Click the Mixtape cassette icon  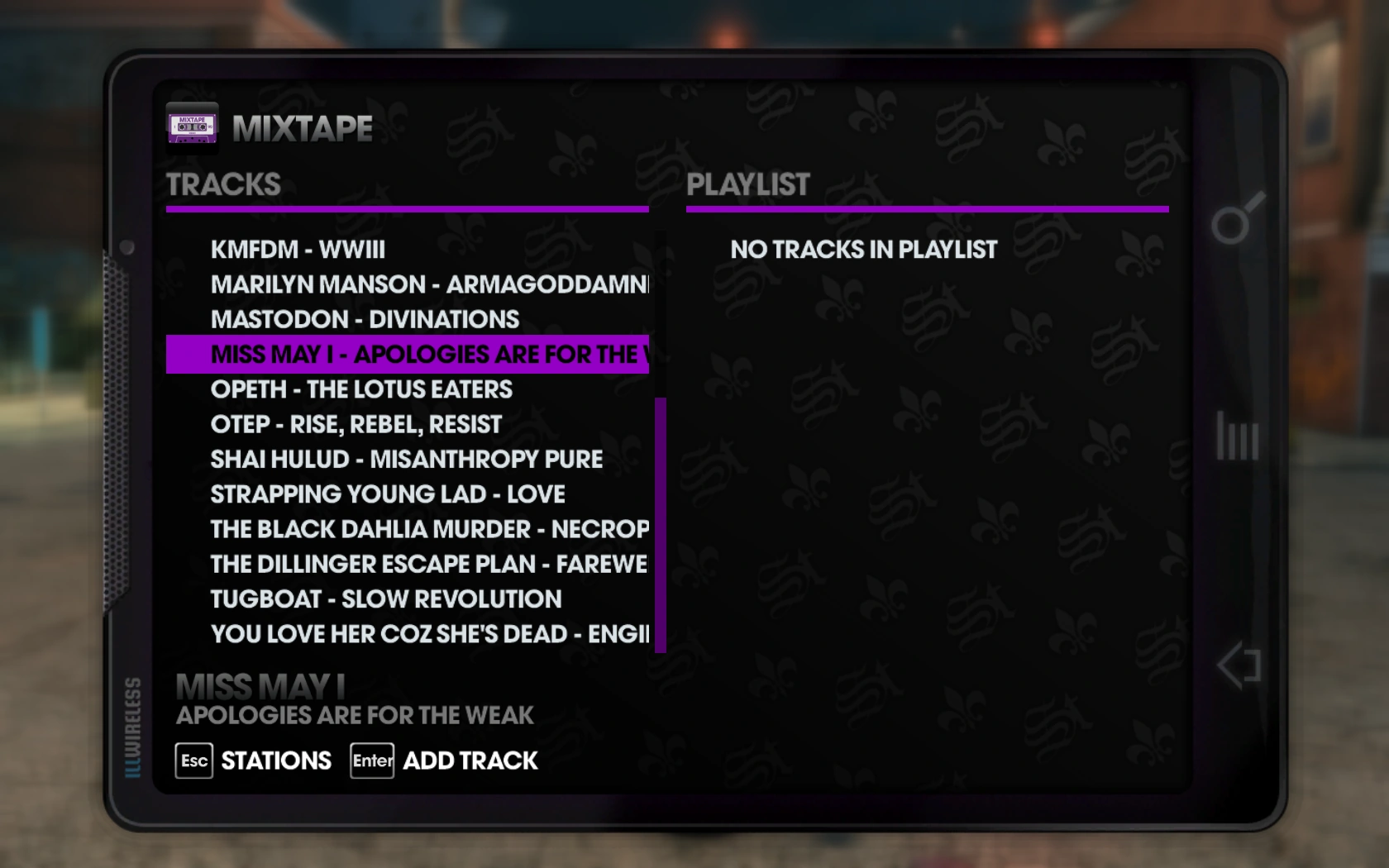[x=192, y=127]
